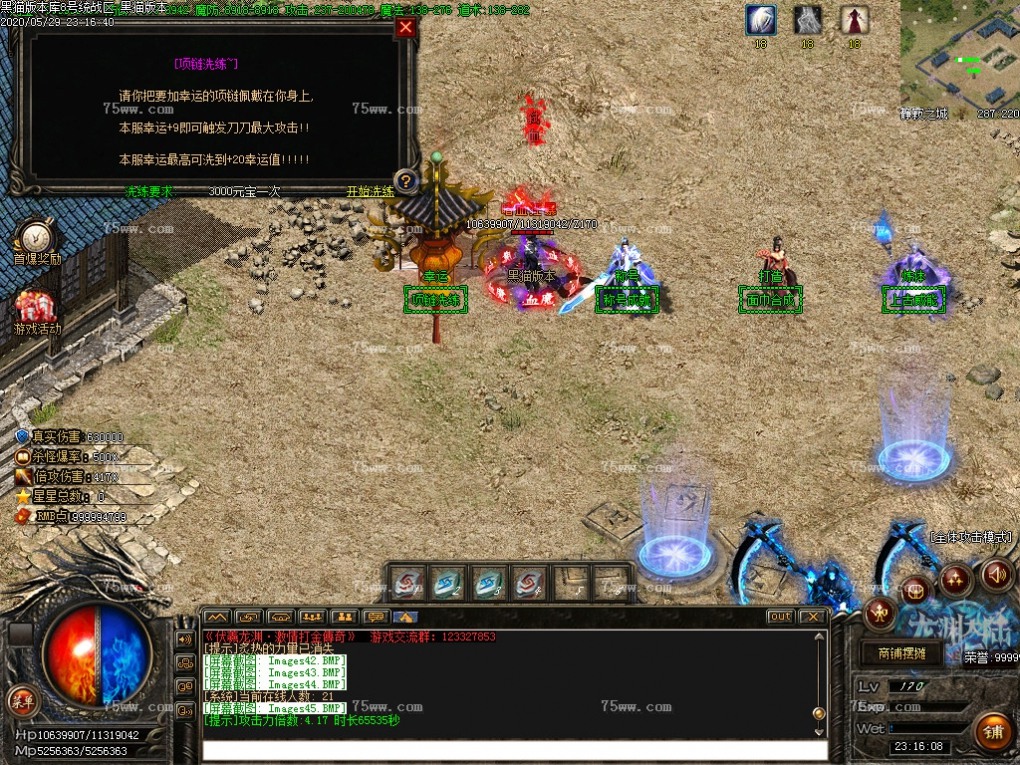Select the first red swirl skill slot
Screen dimensions: 1020x765
(x=409, y=581)
